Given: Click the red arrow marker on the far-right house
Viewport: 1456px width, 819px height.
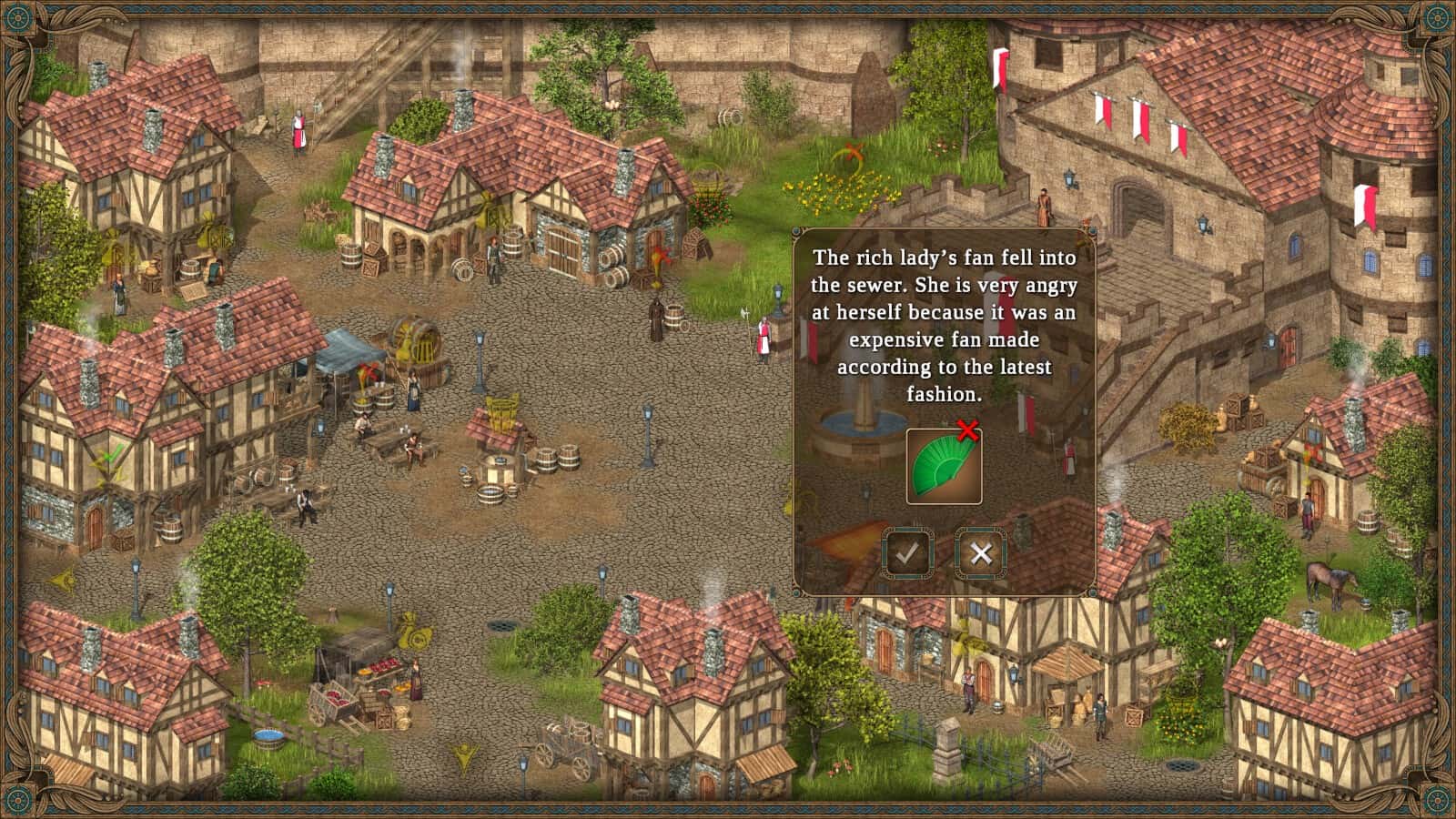Looking at the screenshot, I should pyautogui.click(x=1313, y=452).
